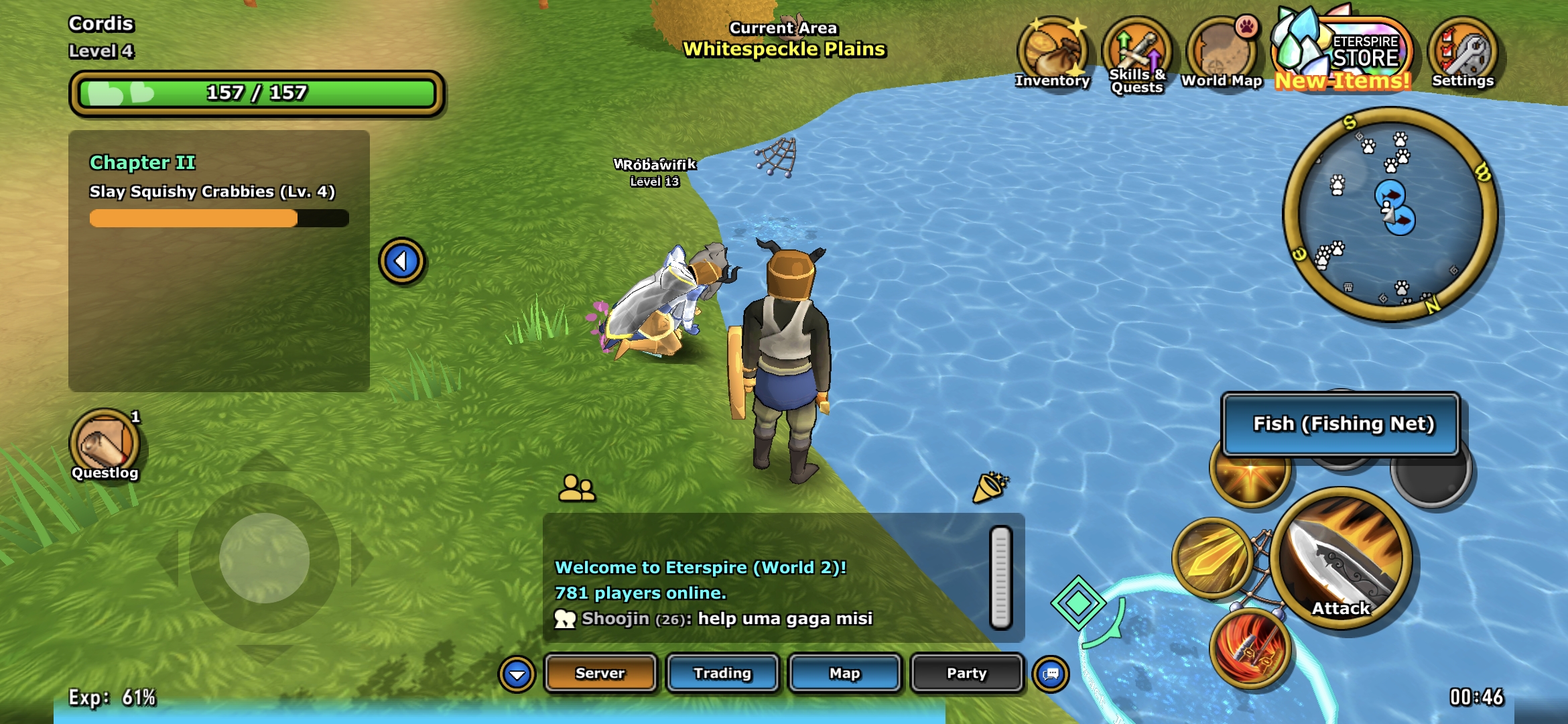Tap the Attack sword button
This screenshot has width=1568, height=724.
coord(1342,558)
